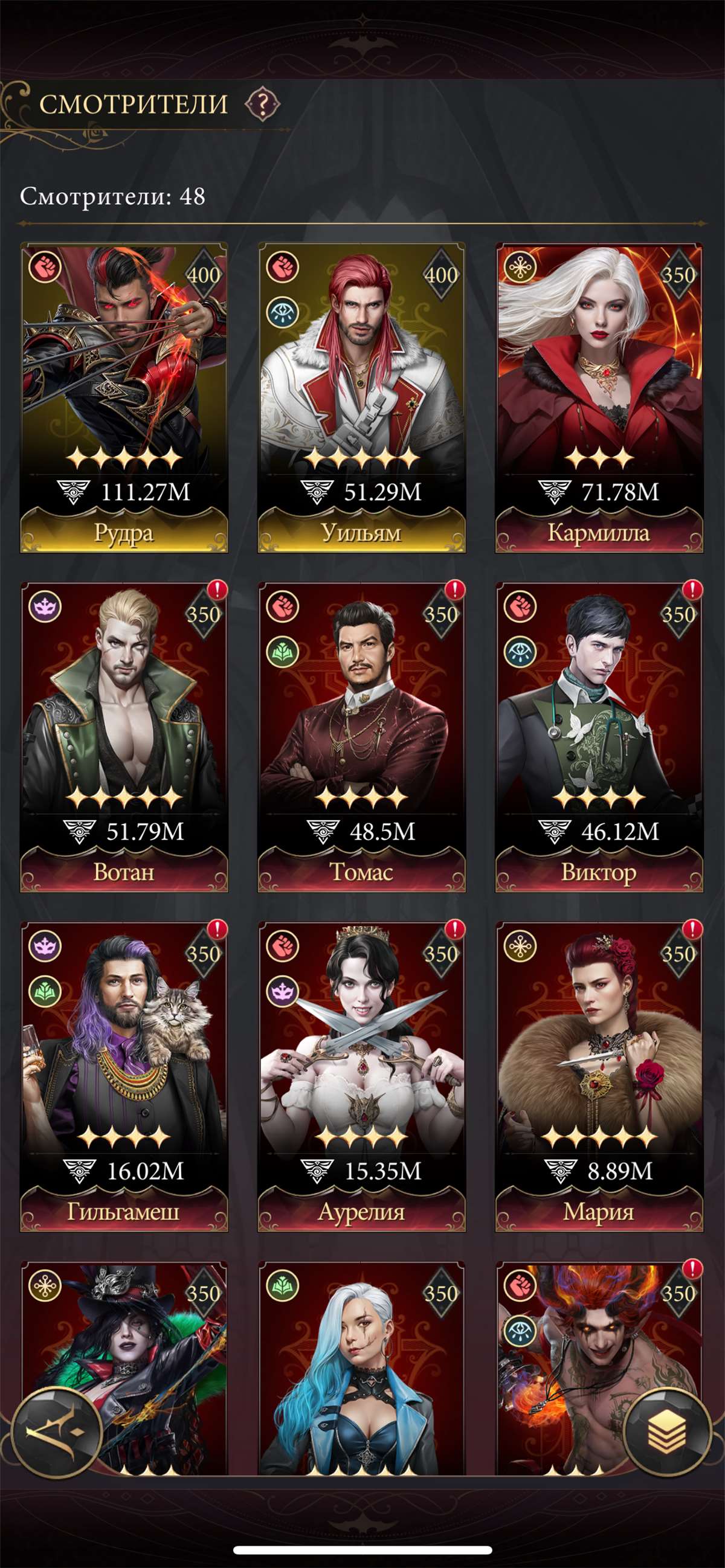Open the Вотан warden card

(124, 736)
